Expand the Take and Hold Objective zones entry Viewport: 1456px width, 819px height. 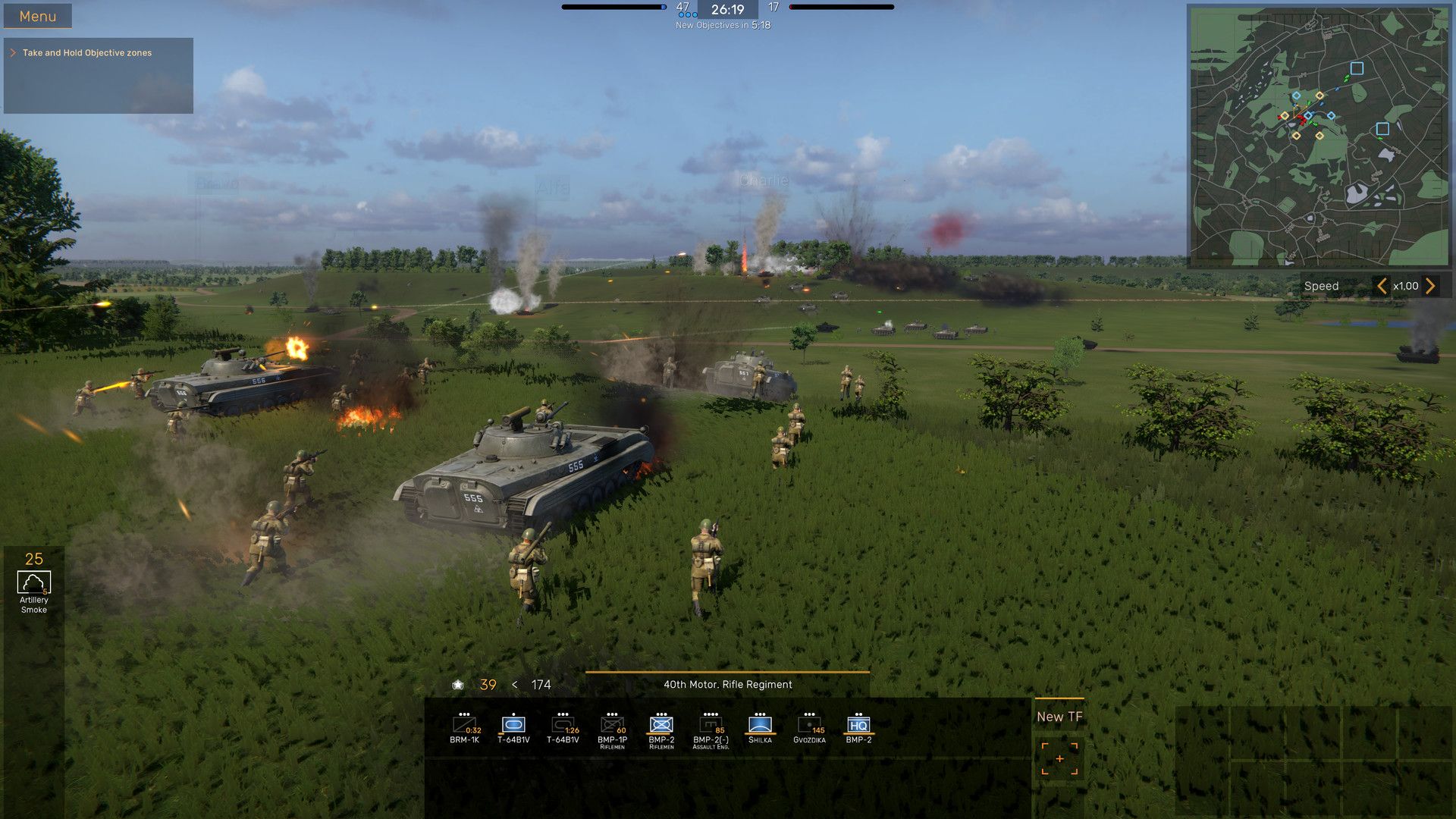tap(13, 52)
